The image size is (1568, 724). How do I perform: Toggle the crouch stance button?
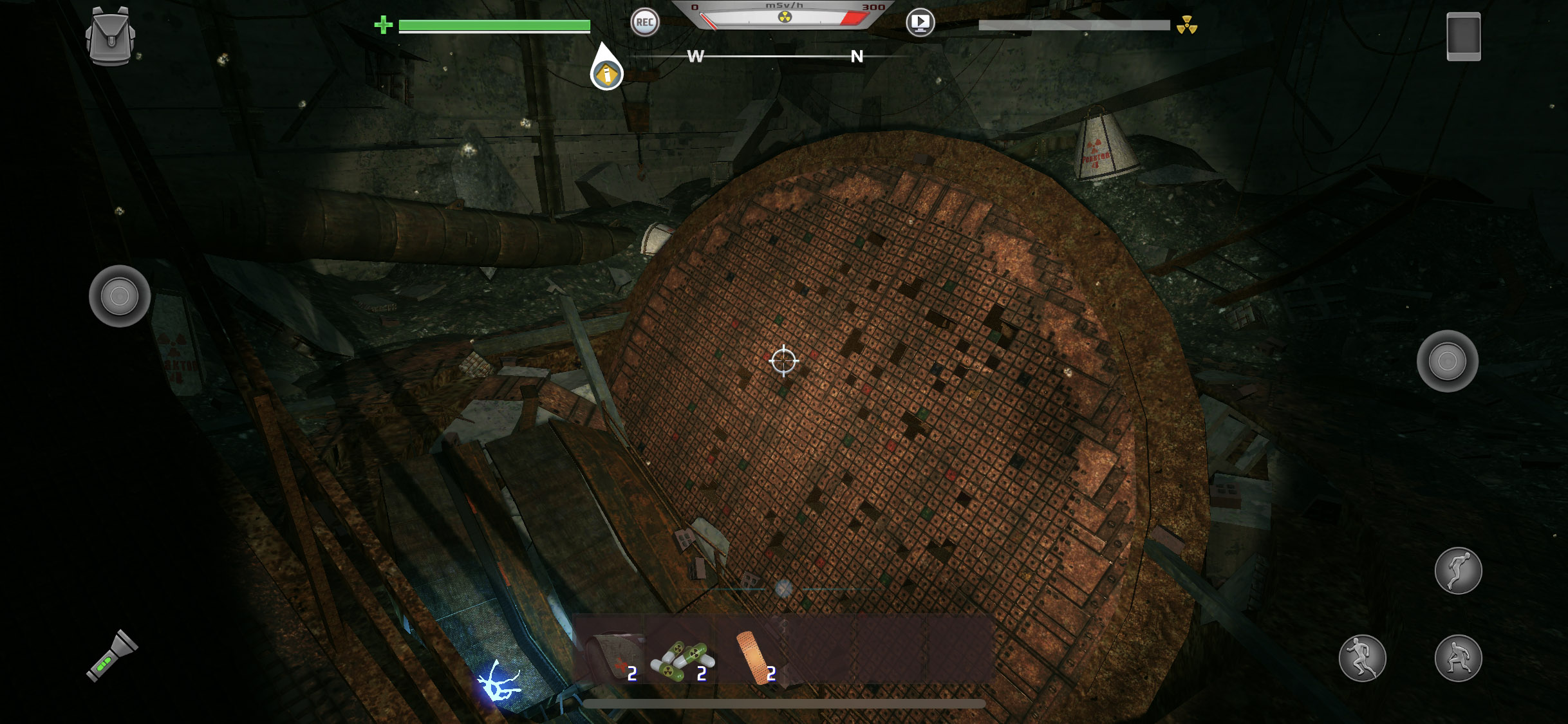point(1458,658)
